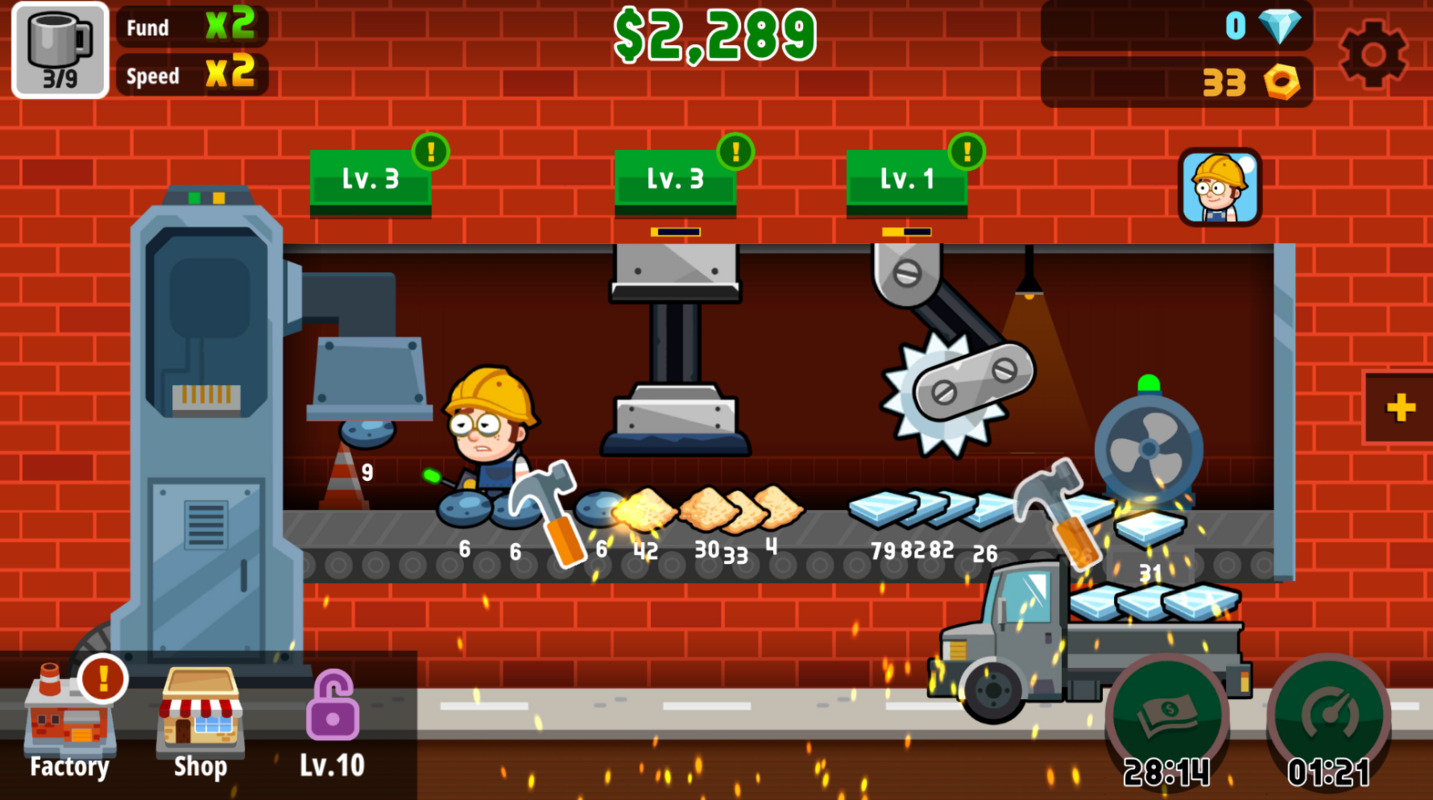Open the gold nut currency panel
1433x800 pixels.
point(1177,82)
